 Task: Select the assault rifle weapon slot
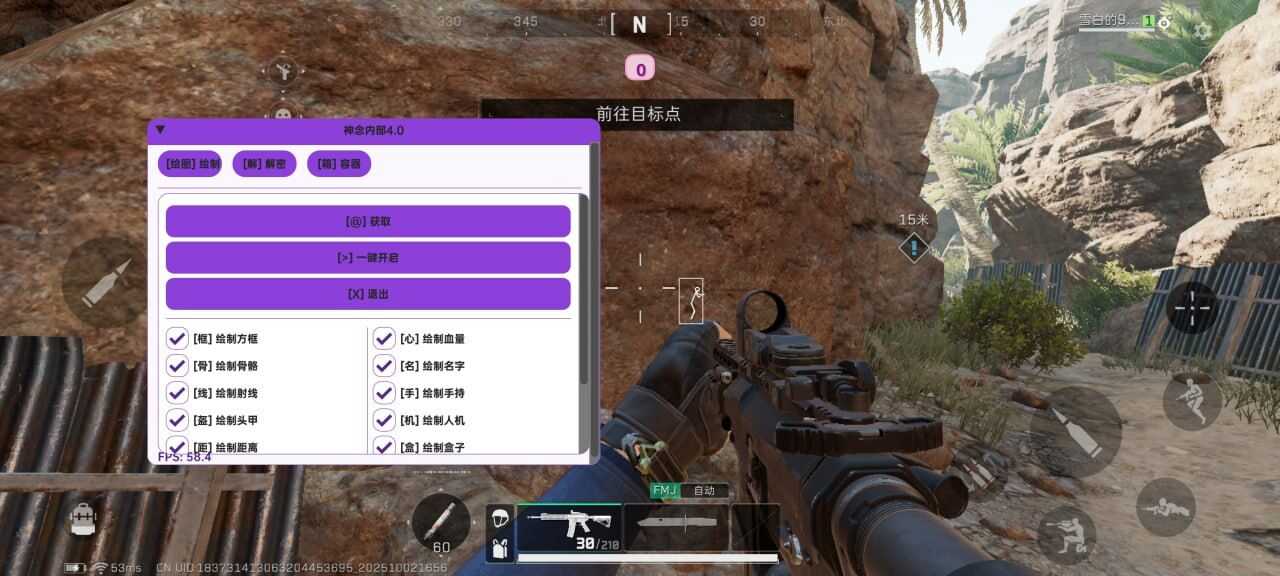pyautogui.click(x=568, y=527)
